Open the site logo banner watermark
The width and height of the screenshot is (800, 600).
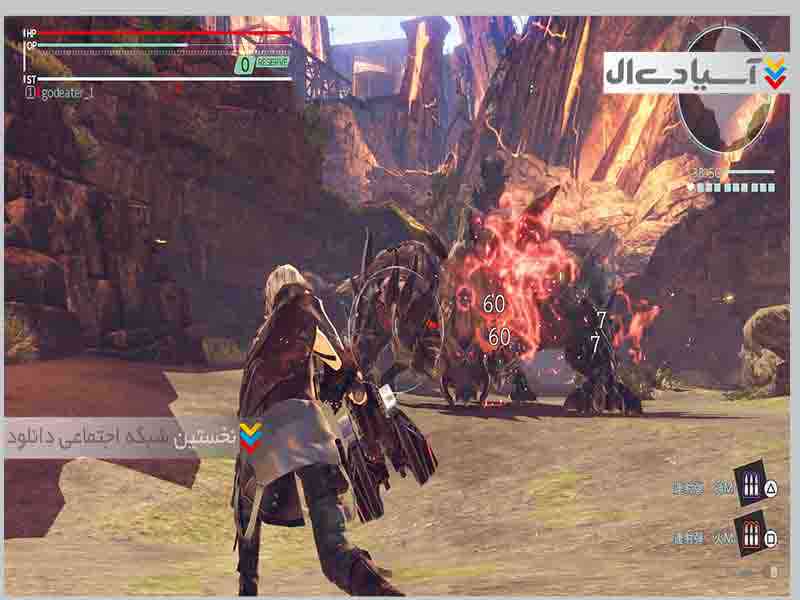(694, 73)
